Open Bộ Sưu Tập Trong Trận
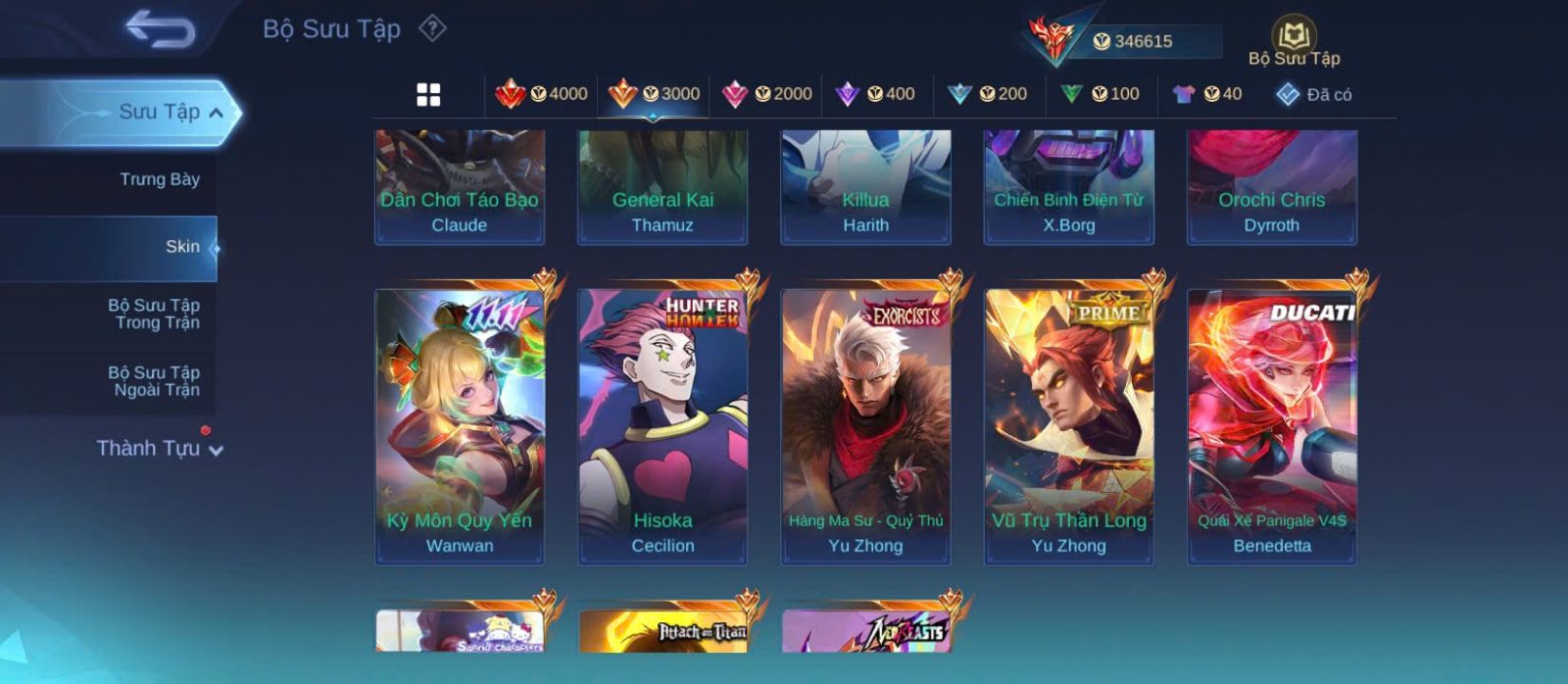This screenshot has width=1568, height=684. [x=154, y=314]
